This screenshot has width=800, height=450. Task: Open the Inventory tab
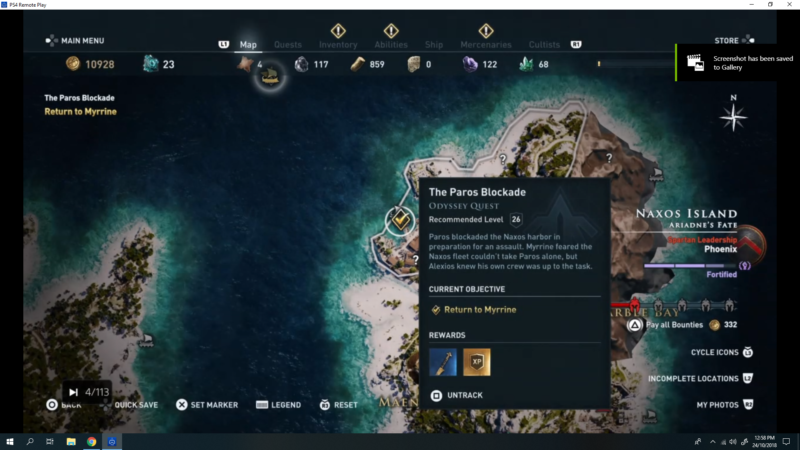pos(338,45)
